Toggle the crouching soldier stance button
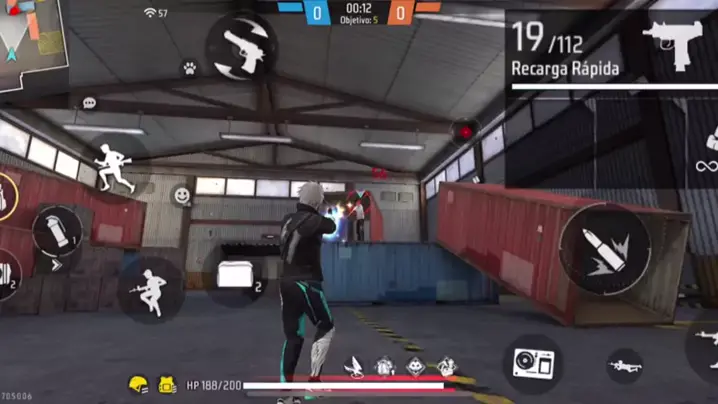Screen dimensions: 718x404 (x=150, y=289)
